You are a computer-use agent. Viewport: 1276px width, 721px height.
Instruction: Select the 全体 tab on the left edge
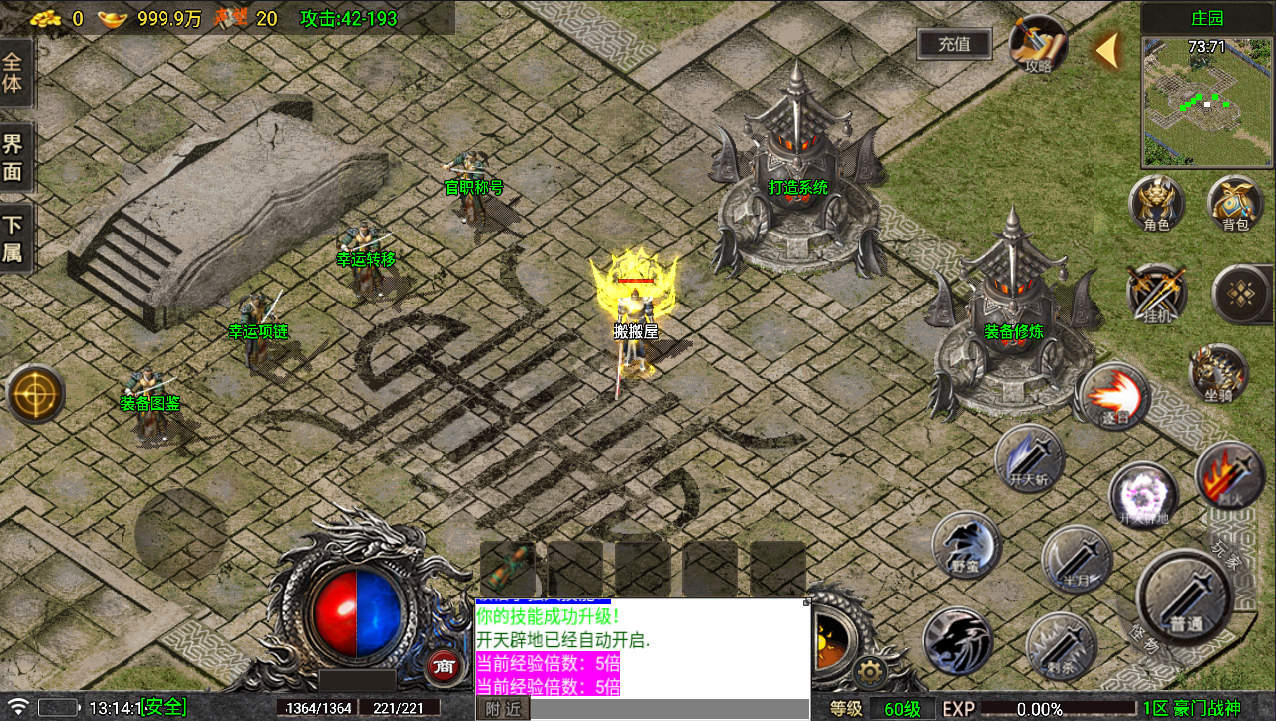point(14,72)
